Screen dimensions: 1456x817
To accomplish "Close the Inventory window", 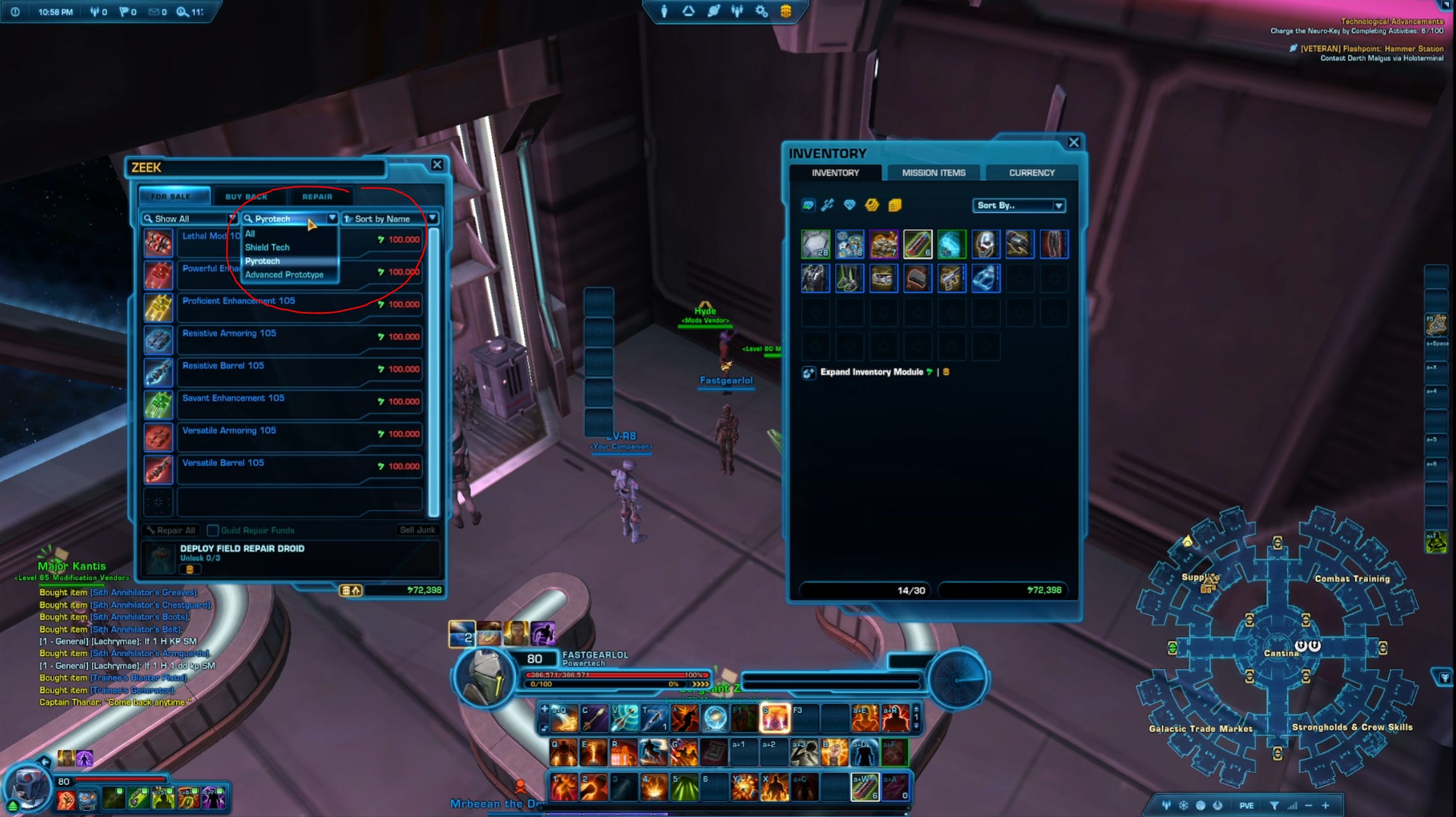I will pos(1074,142).
